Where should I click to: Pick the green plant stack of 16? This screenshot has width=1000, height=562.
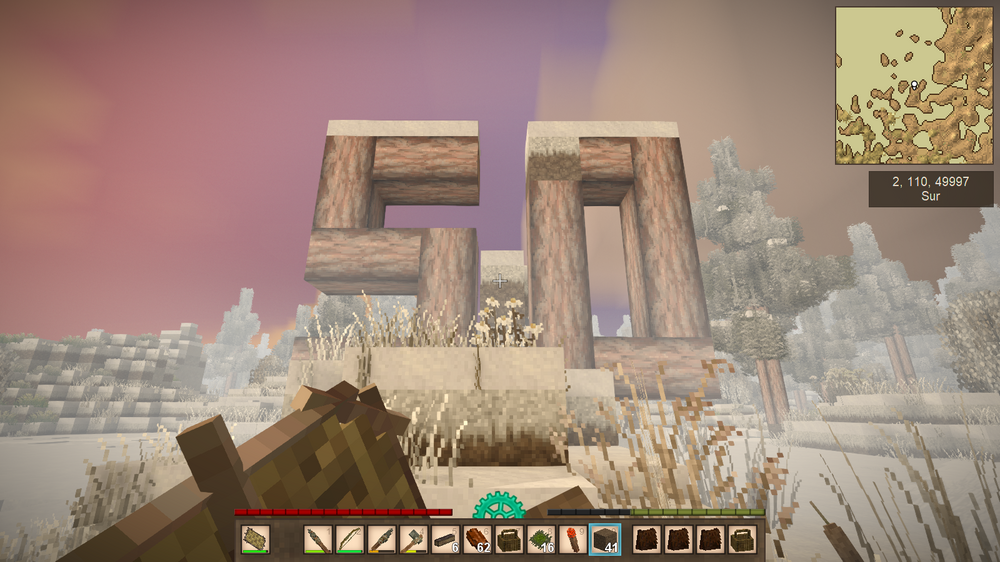point(541,540)
